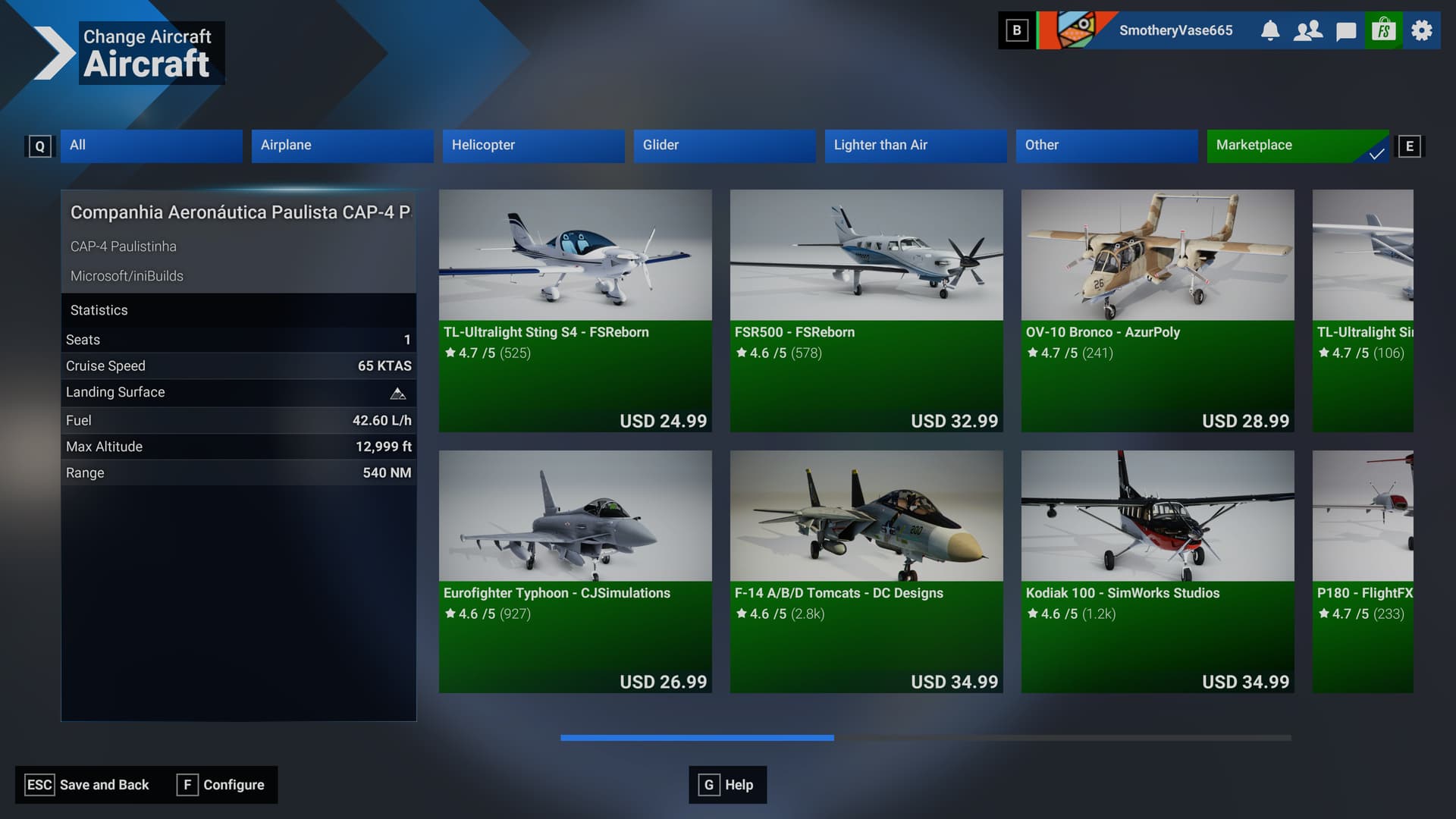Open the settings gear

tap(1420, 30)
